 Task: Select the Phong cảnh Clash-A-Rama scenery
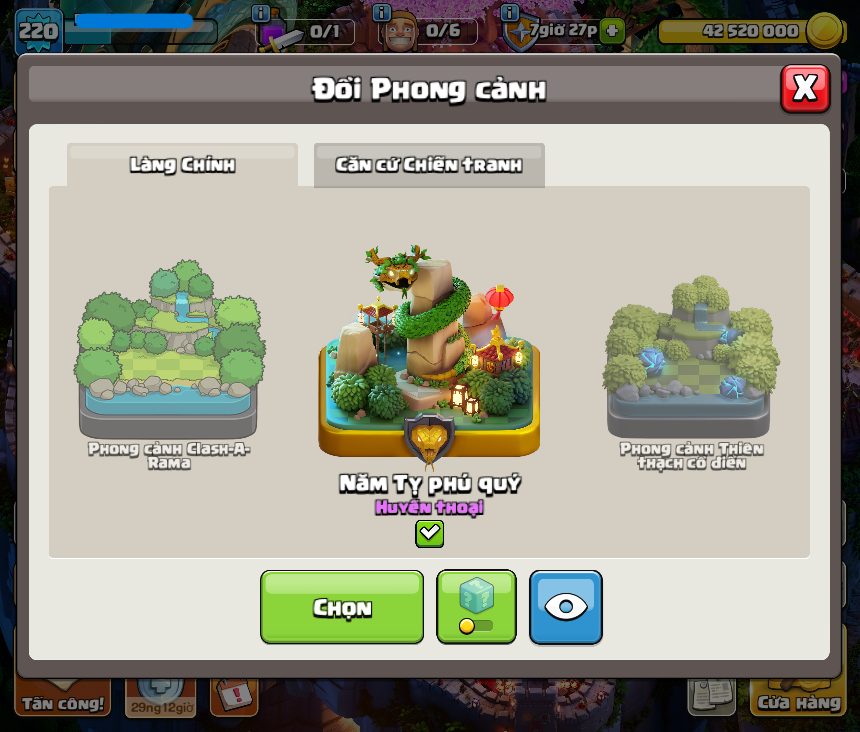(169, 345)
